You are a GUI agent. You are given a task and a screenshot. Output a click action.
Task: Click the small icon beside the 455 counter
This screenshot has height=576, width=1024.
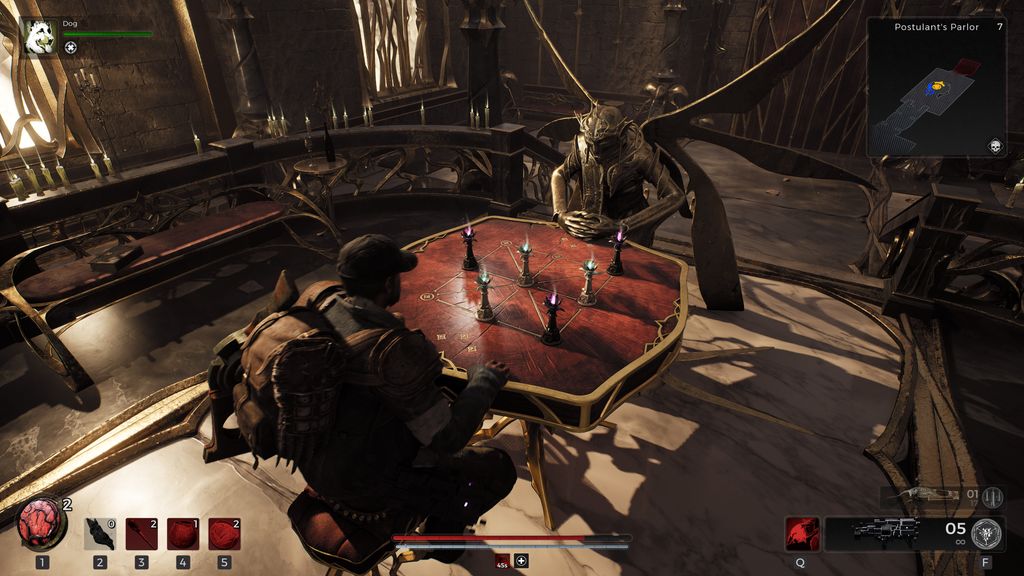(521, 559)
